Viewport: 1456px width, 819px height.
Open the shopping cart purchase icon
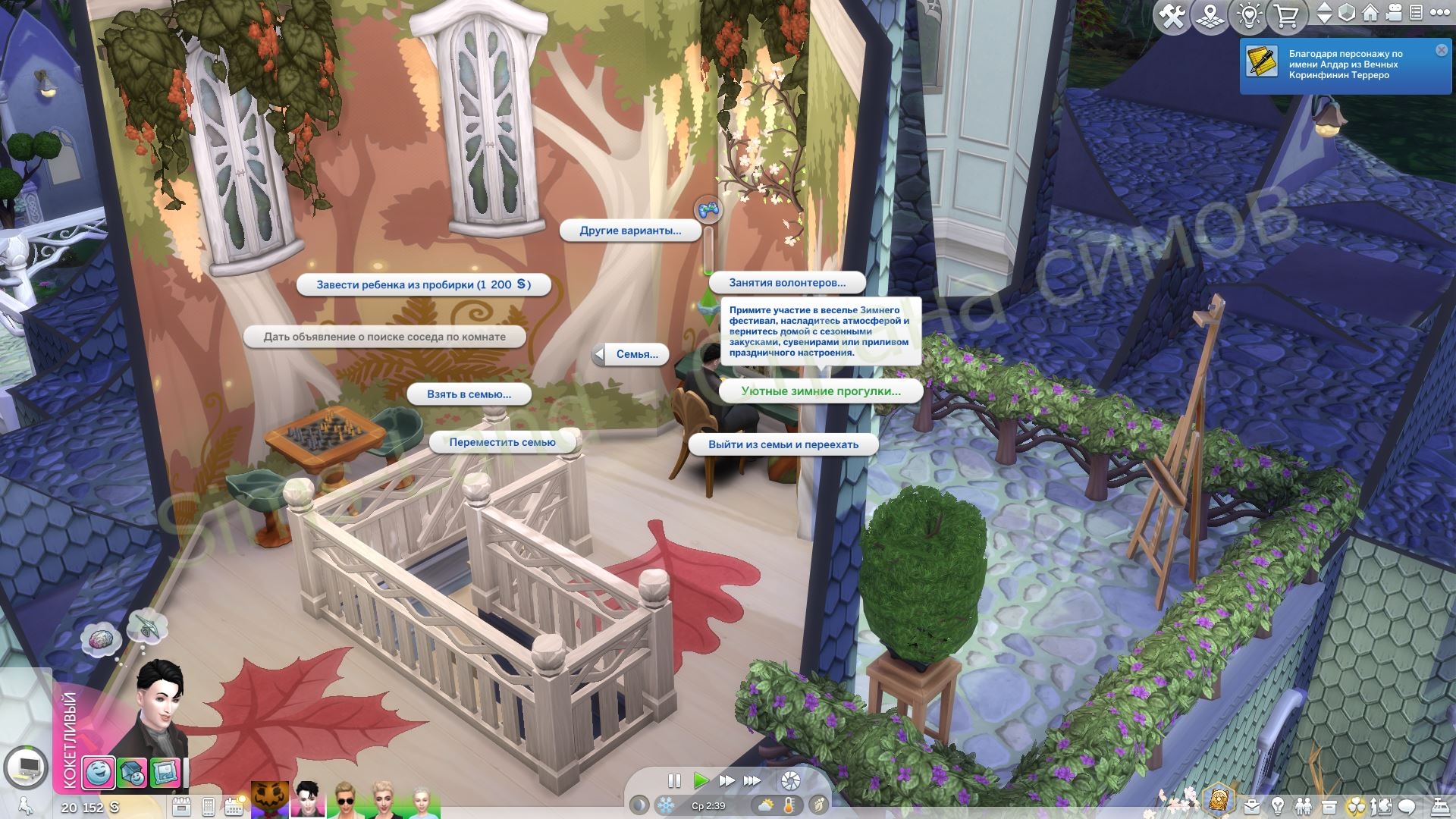point(1287,13)
